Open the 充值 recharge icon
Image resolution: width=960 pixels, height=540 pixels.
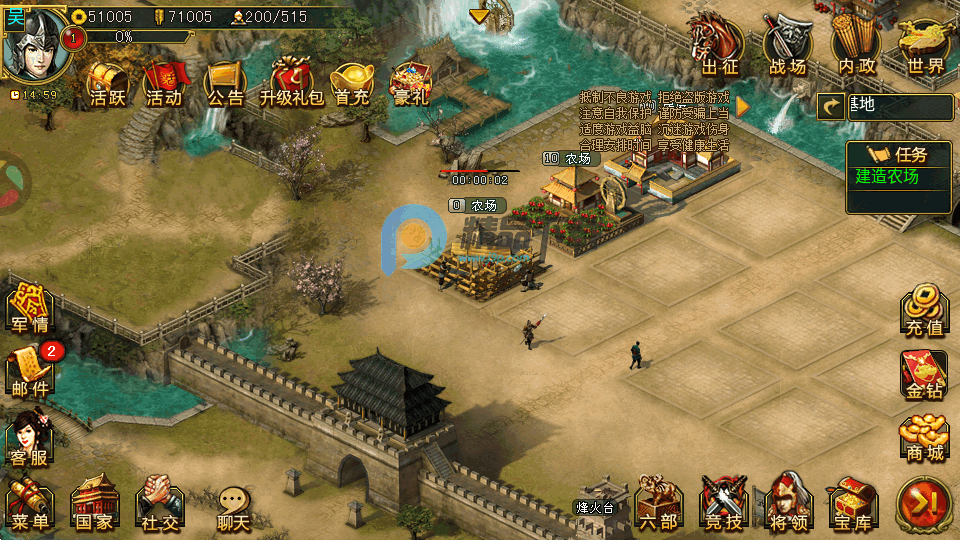[x=923, y=310]
